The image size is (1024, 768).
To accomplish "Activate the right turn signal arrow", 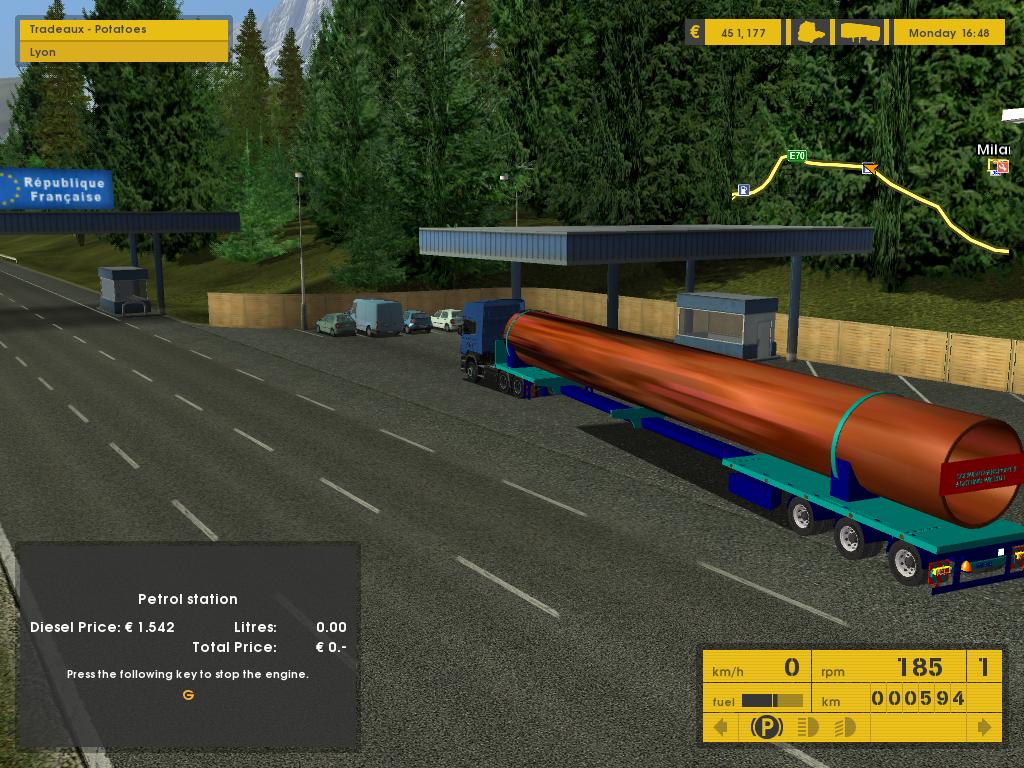I will [985, 727].
